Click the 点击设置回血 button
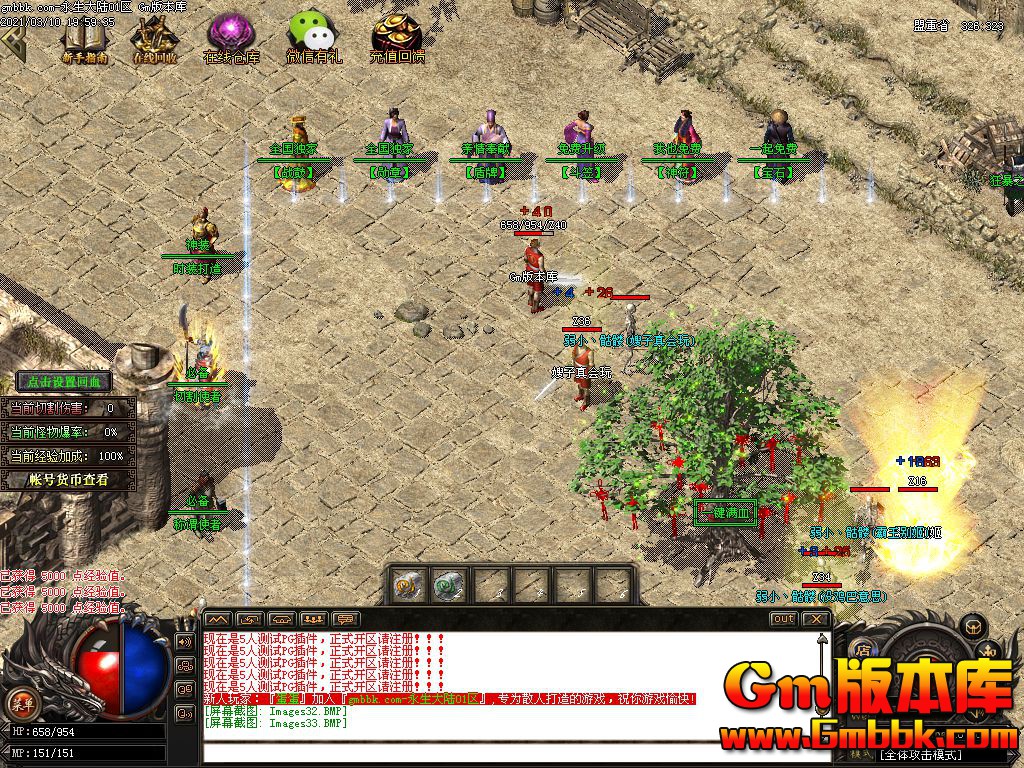 tap(63, 381)
